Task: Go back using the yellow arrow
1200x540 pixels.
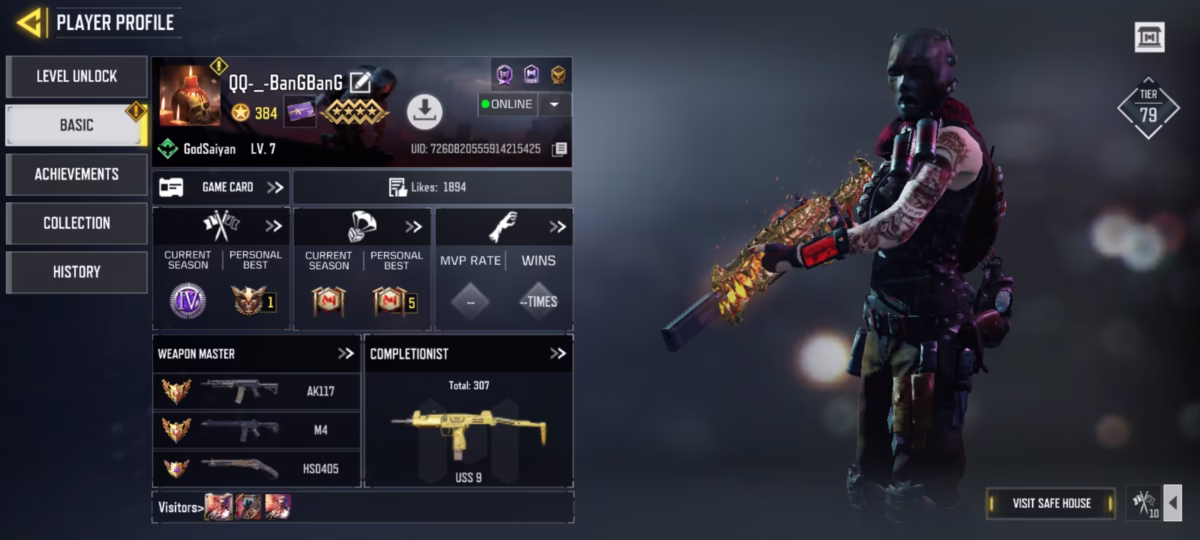Action: [30, 22]
